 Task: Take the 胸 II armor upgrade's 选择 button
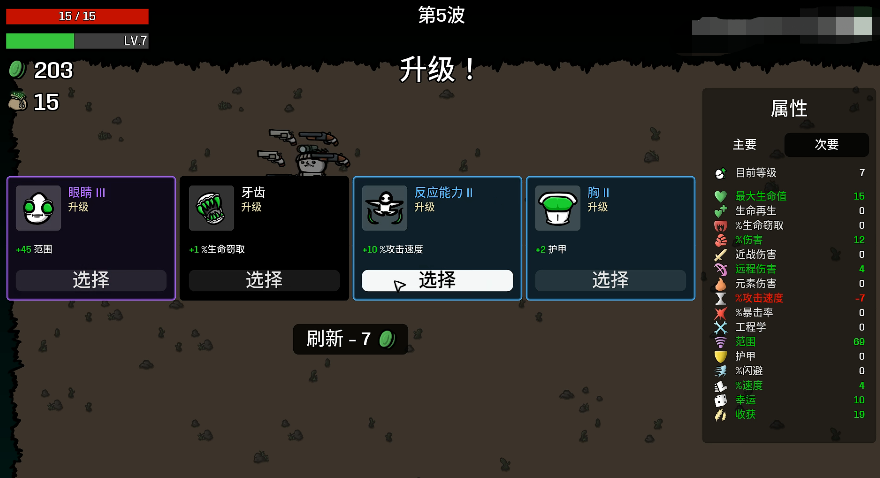610,280
